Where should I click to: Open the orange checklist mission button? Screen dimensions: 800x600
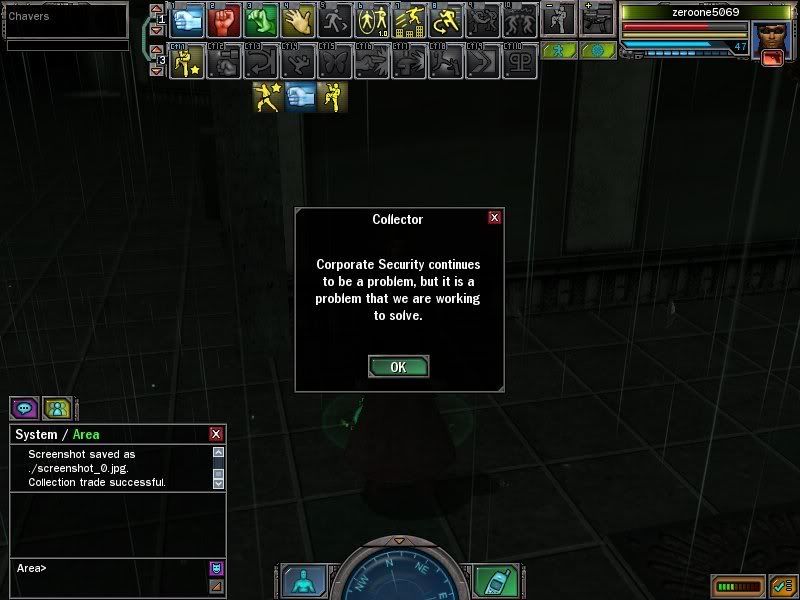781,585
